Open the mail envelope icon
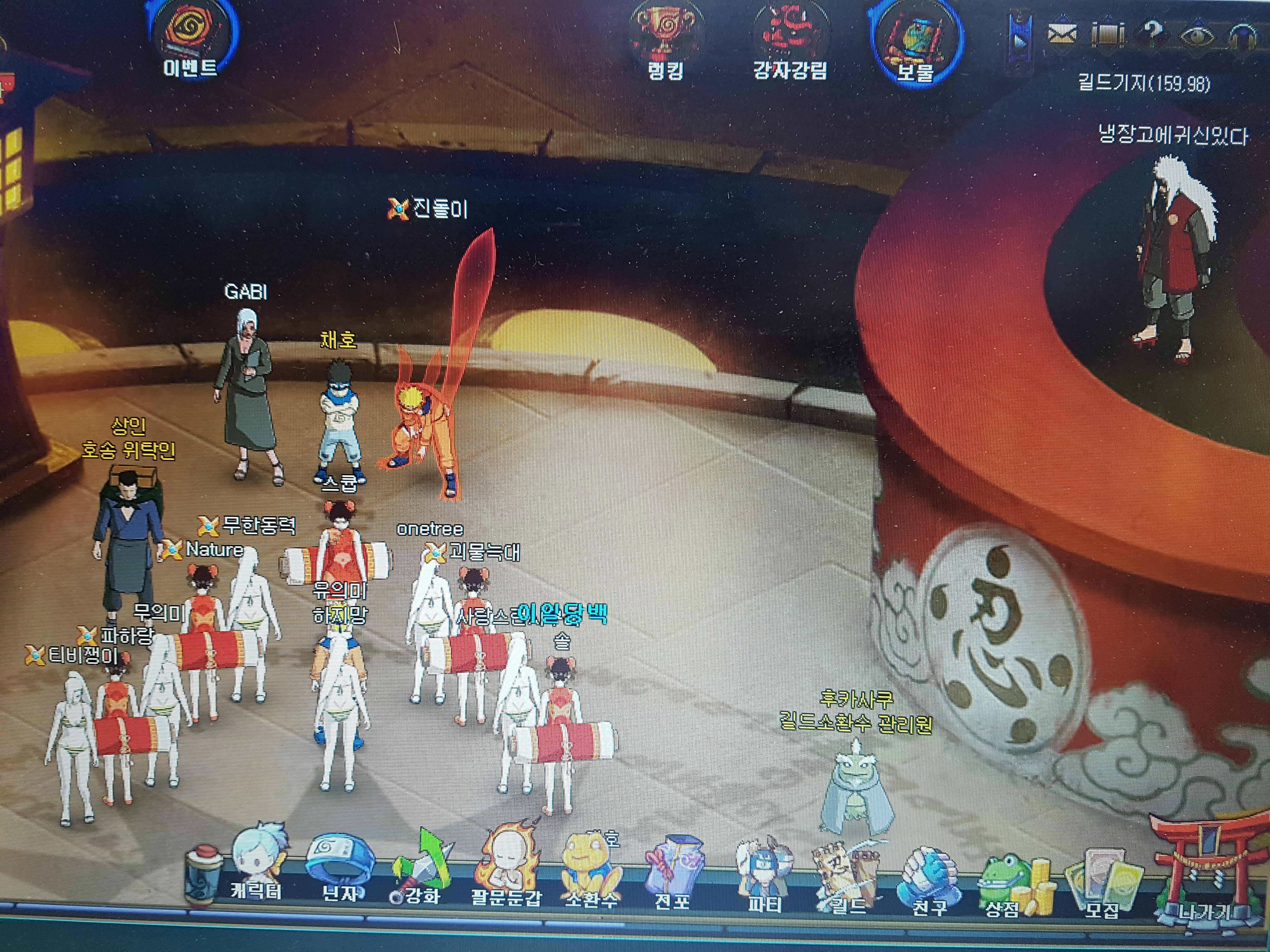 [1063, 34]
